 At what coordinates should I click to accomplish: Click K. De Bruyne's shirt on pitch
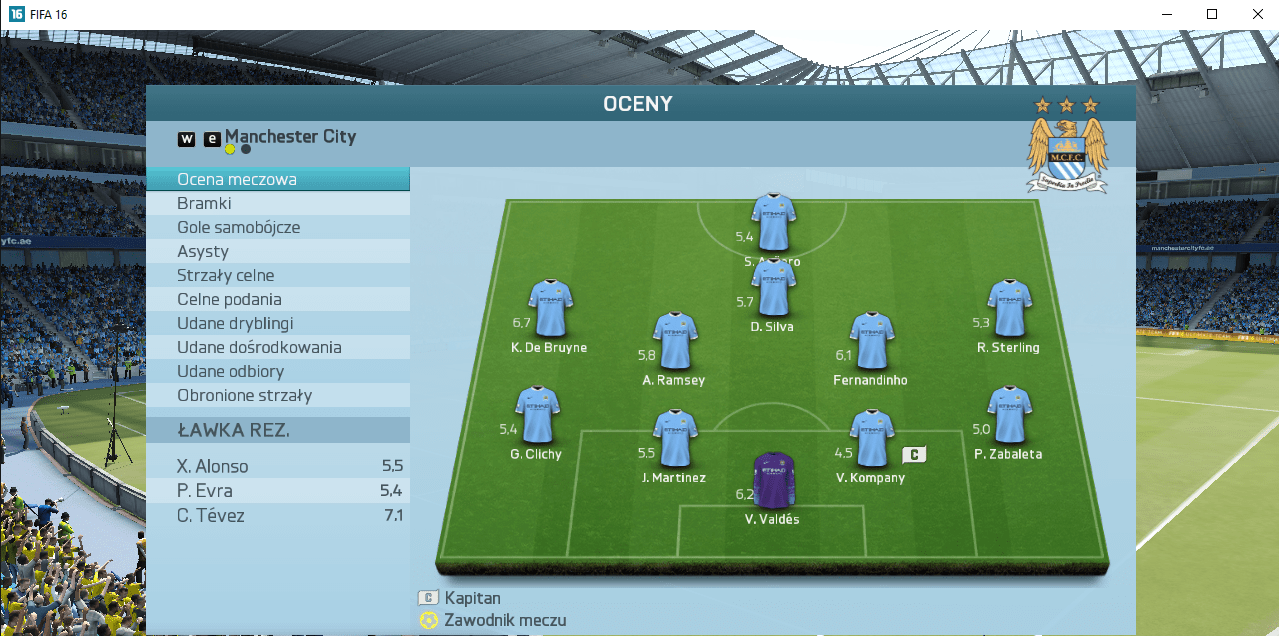click(550, 308)
